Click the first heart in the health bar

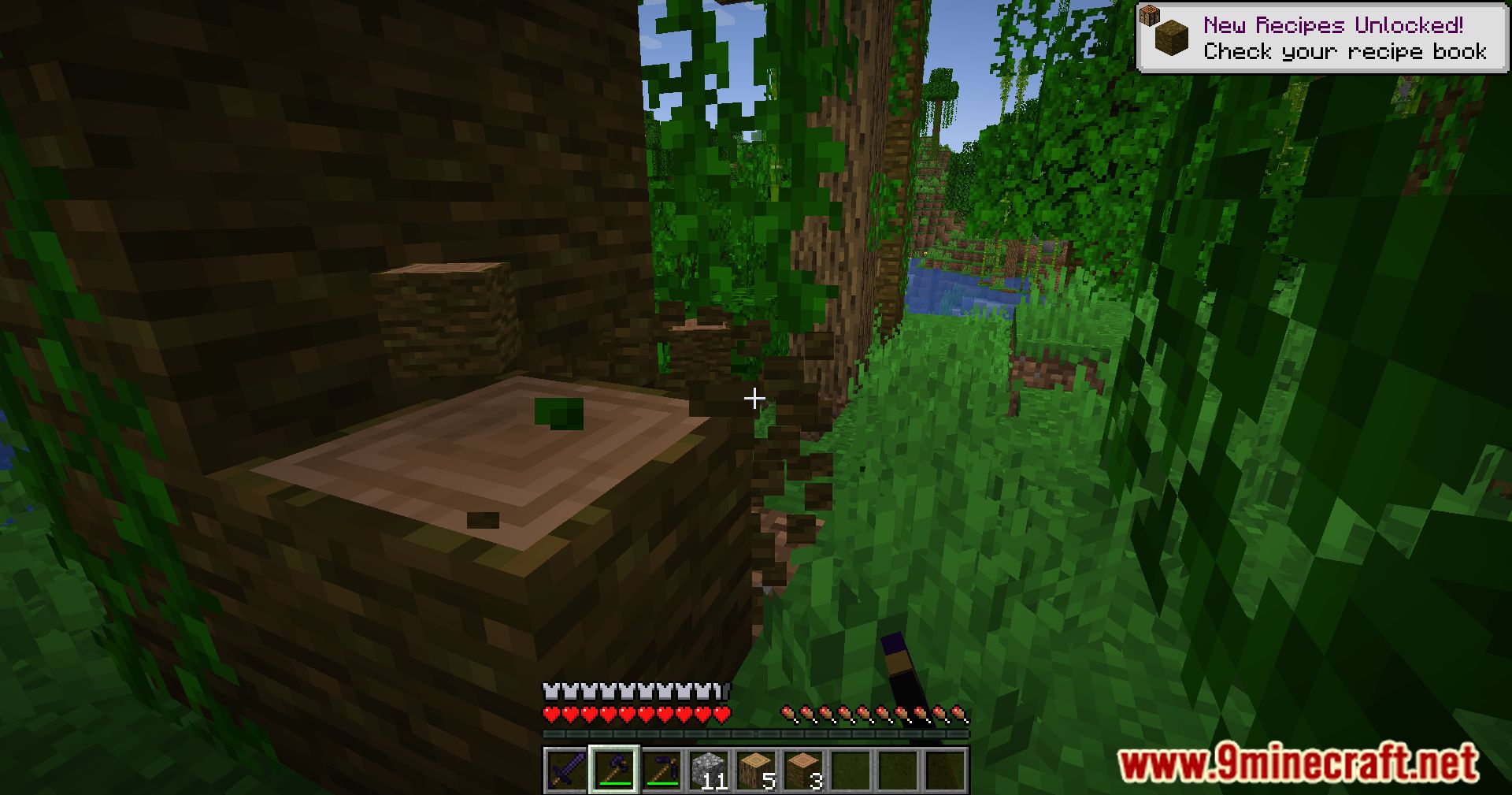[x=552, y=714]
